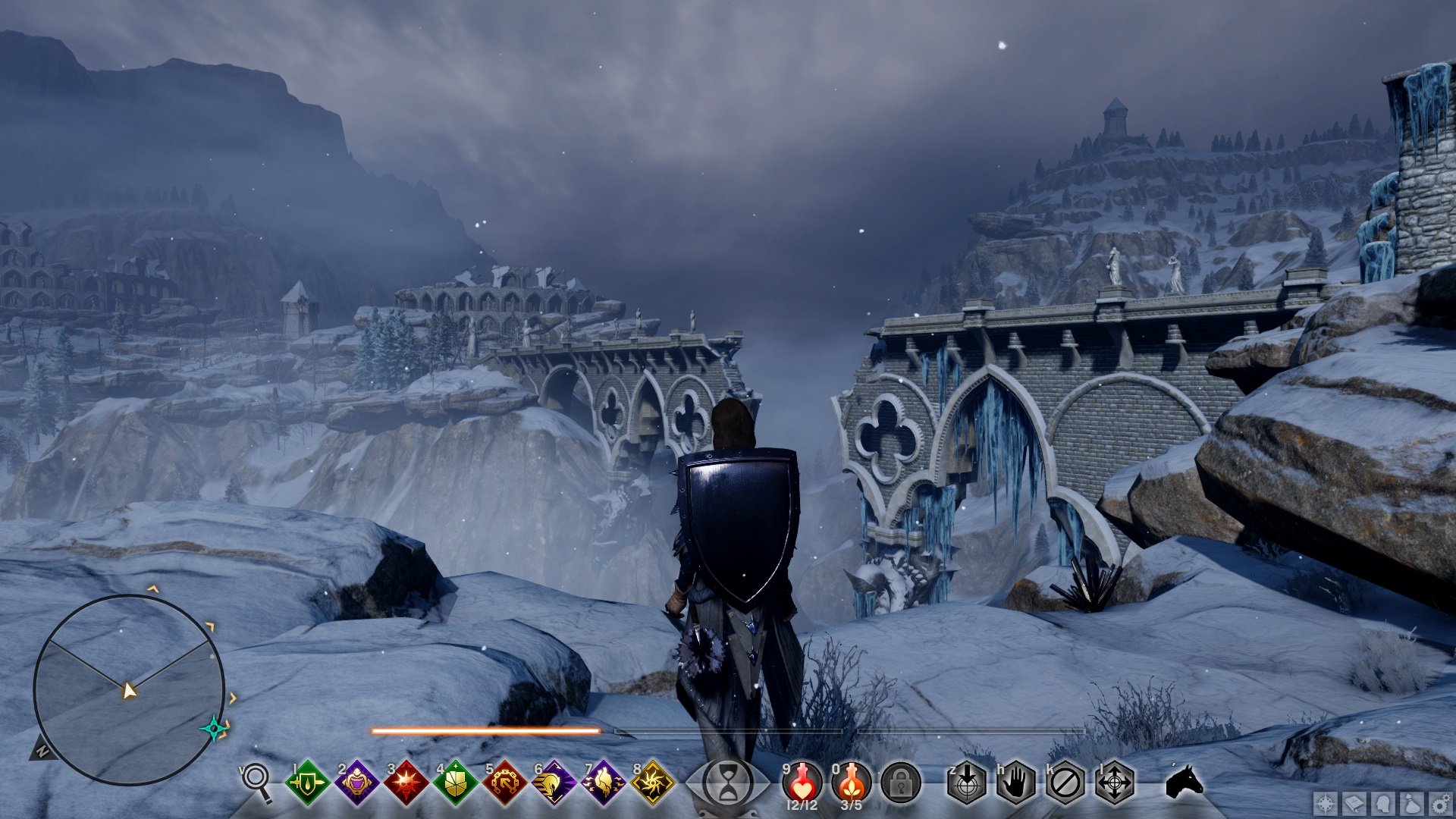Use the red chain grapple ability
This screenshot has height=819, width=1456.
click(x=504, y=783)
